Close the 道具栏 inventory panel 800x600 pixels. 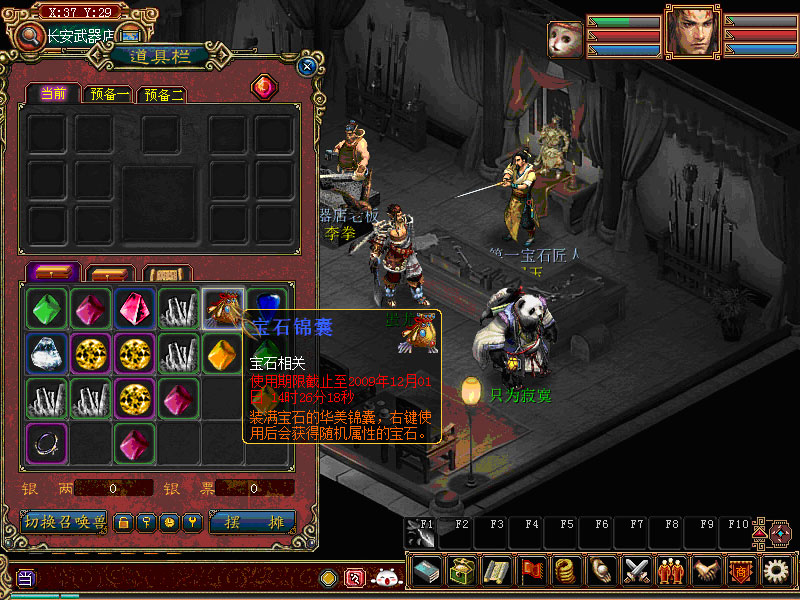point(307,67)
